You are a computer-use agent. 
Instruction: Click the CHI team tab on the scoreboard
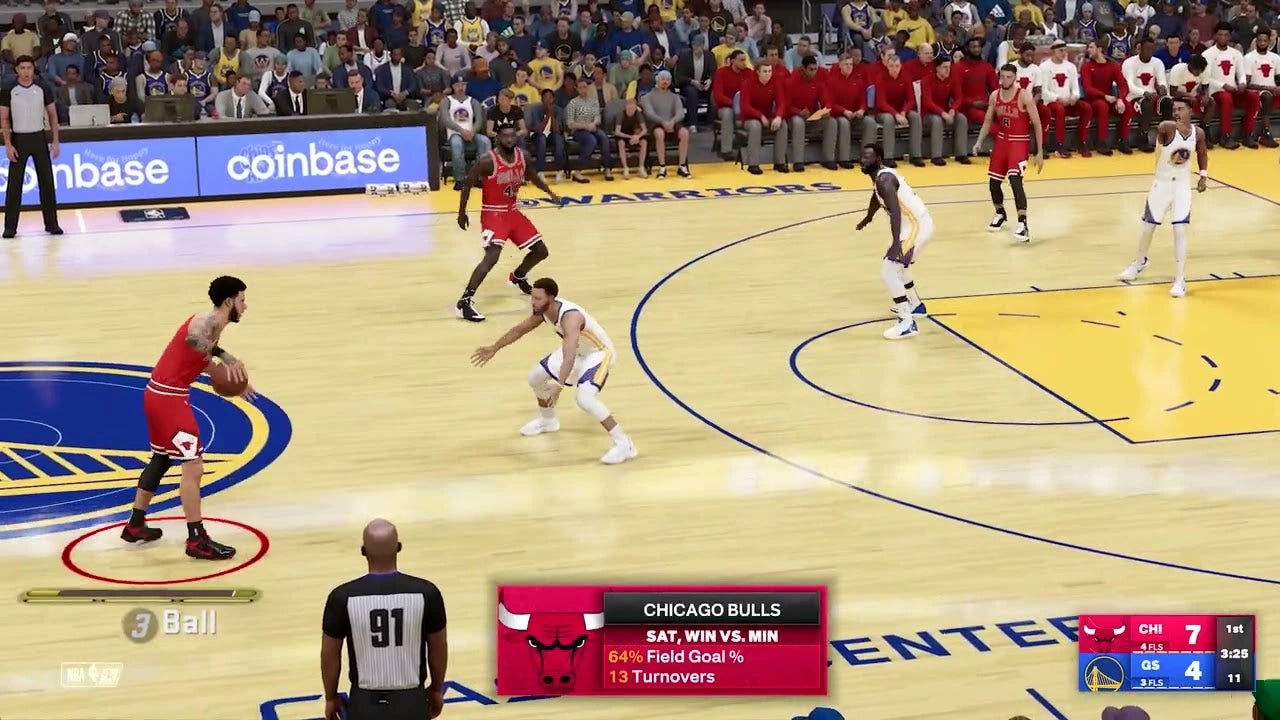(1149, 628)
